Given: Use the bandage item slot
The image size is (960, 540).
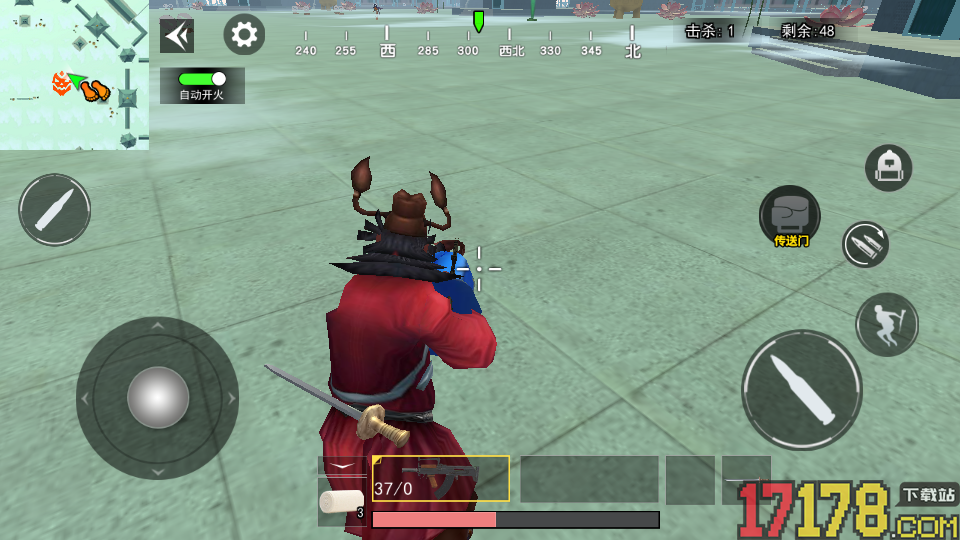Looking at the screenshot, I should [341, 502].
